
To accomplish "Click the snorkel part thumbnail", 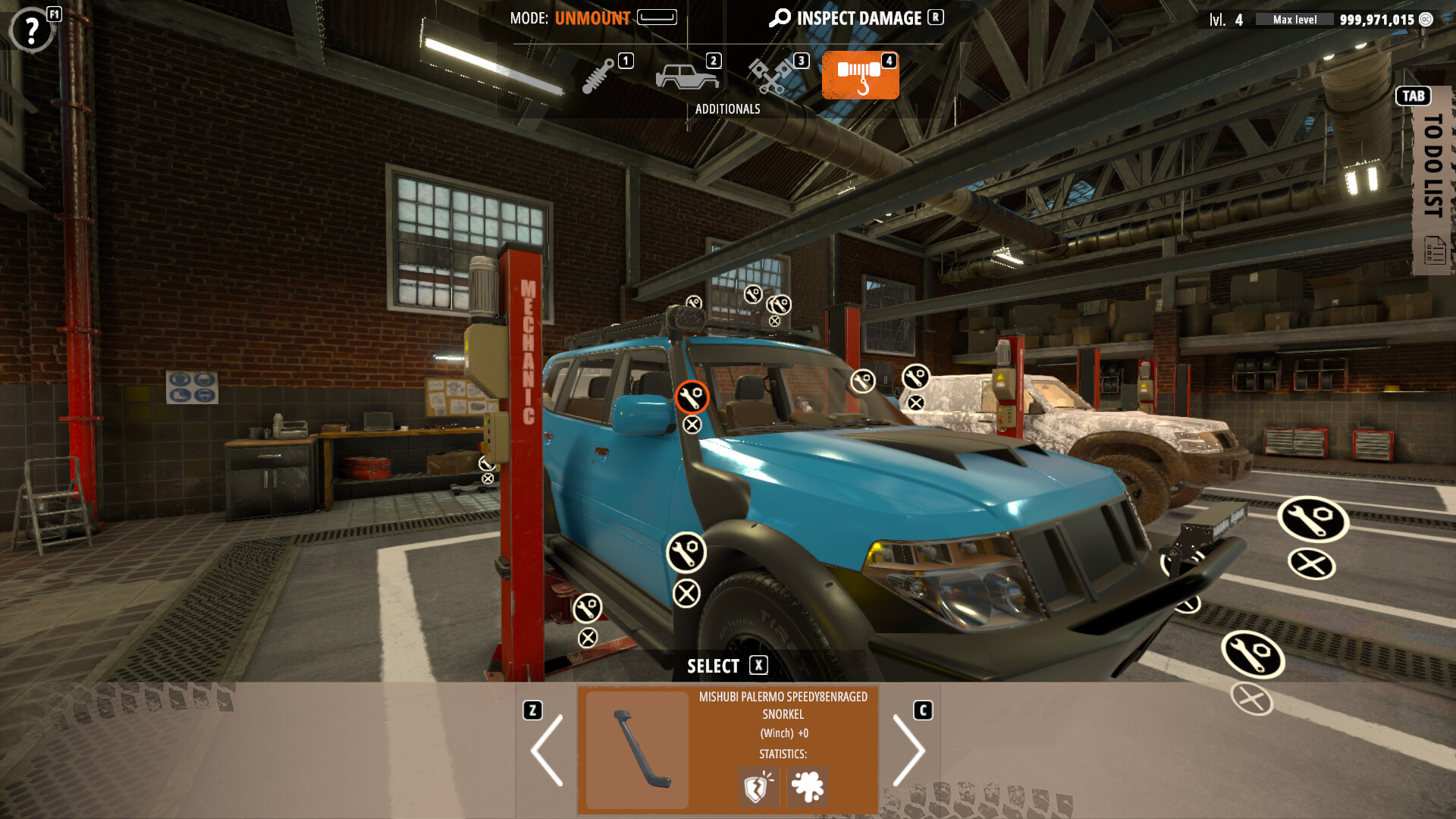I will click(635, 749).
